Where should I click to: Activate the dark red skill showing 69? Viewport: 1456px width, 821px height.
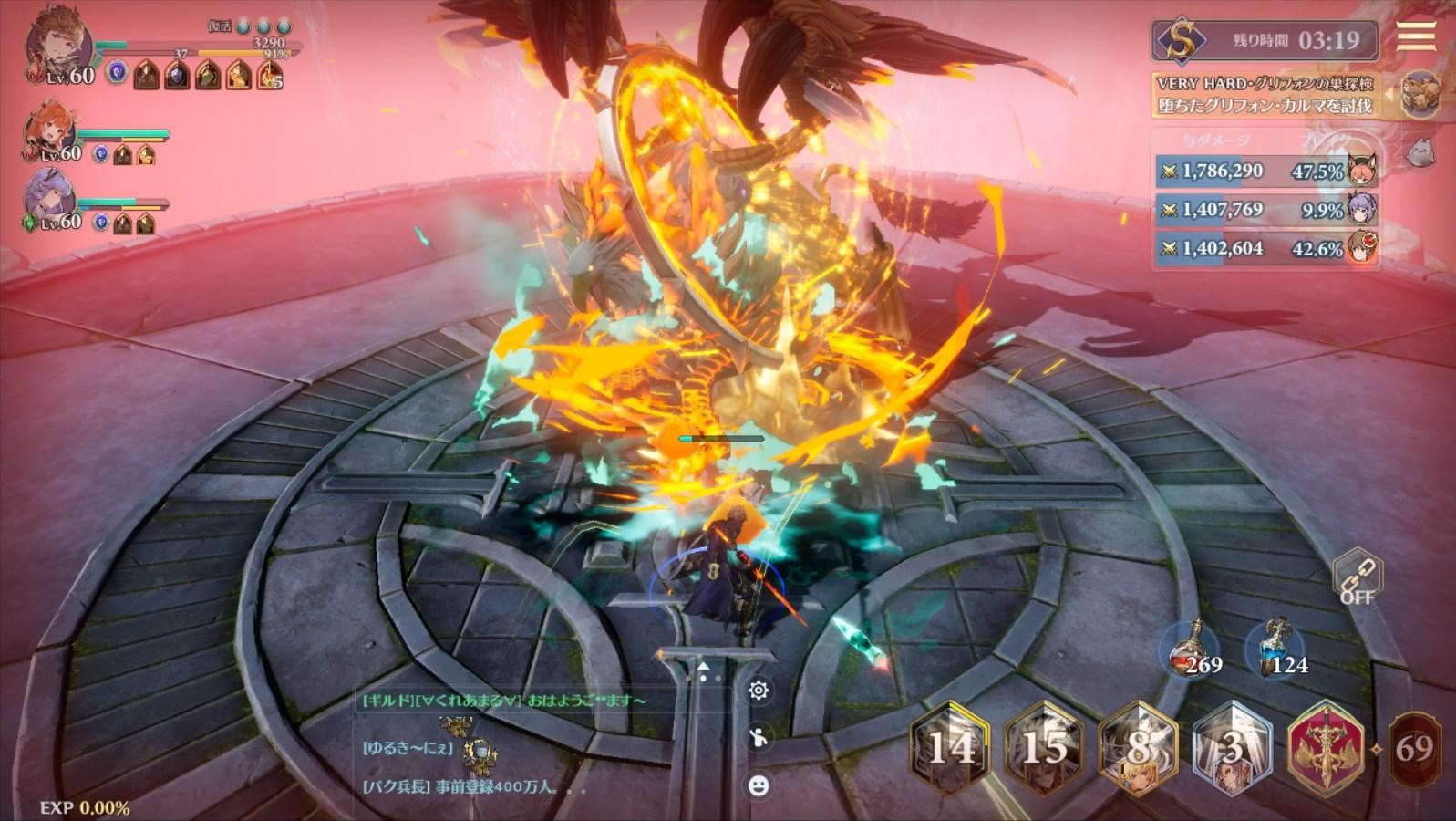pyautogui.click(x=1414, y=749)
